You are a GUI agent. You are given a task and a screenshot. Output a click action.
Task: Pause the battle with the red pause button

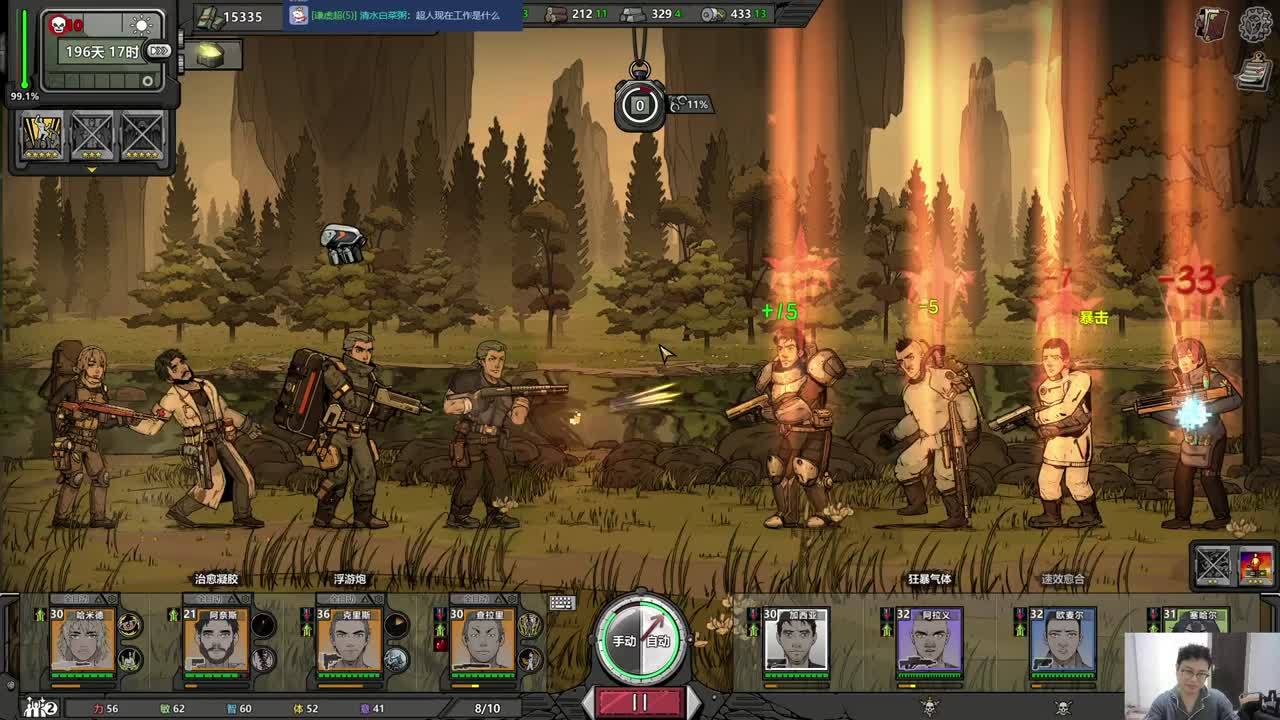640,702
